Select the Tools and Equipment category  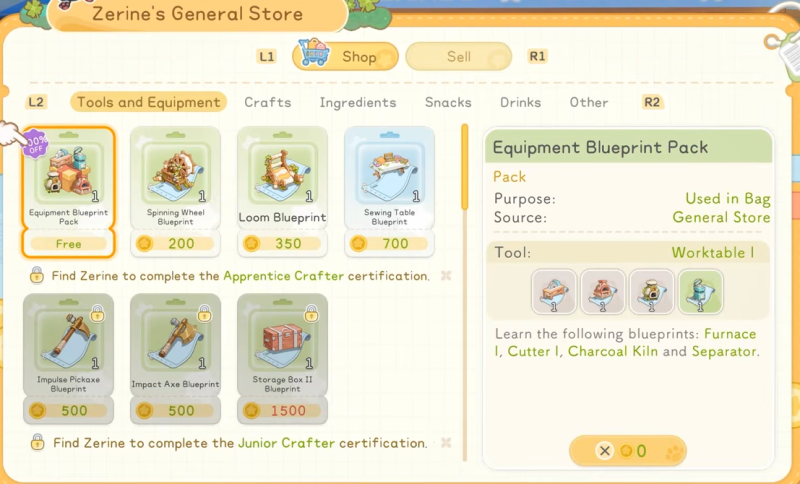pyautogui.click(x=148, y=102)
